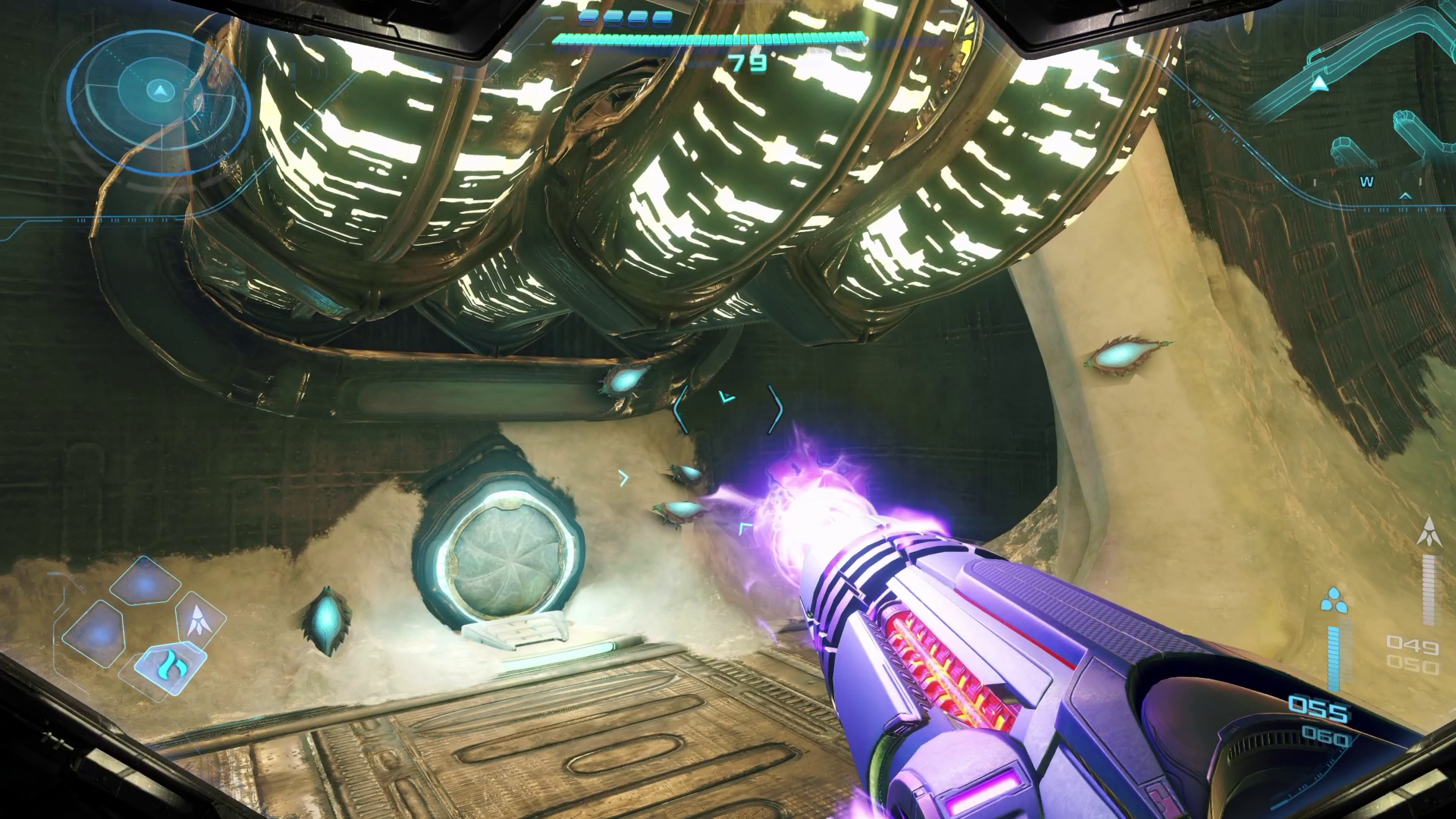Choose the missile slot in the weapon selector
This screenshot has height=819, width=1456.
pyautogui.click(x=200, y=618)
